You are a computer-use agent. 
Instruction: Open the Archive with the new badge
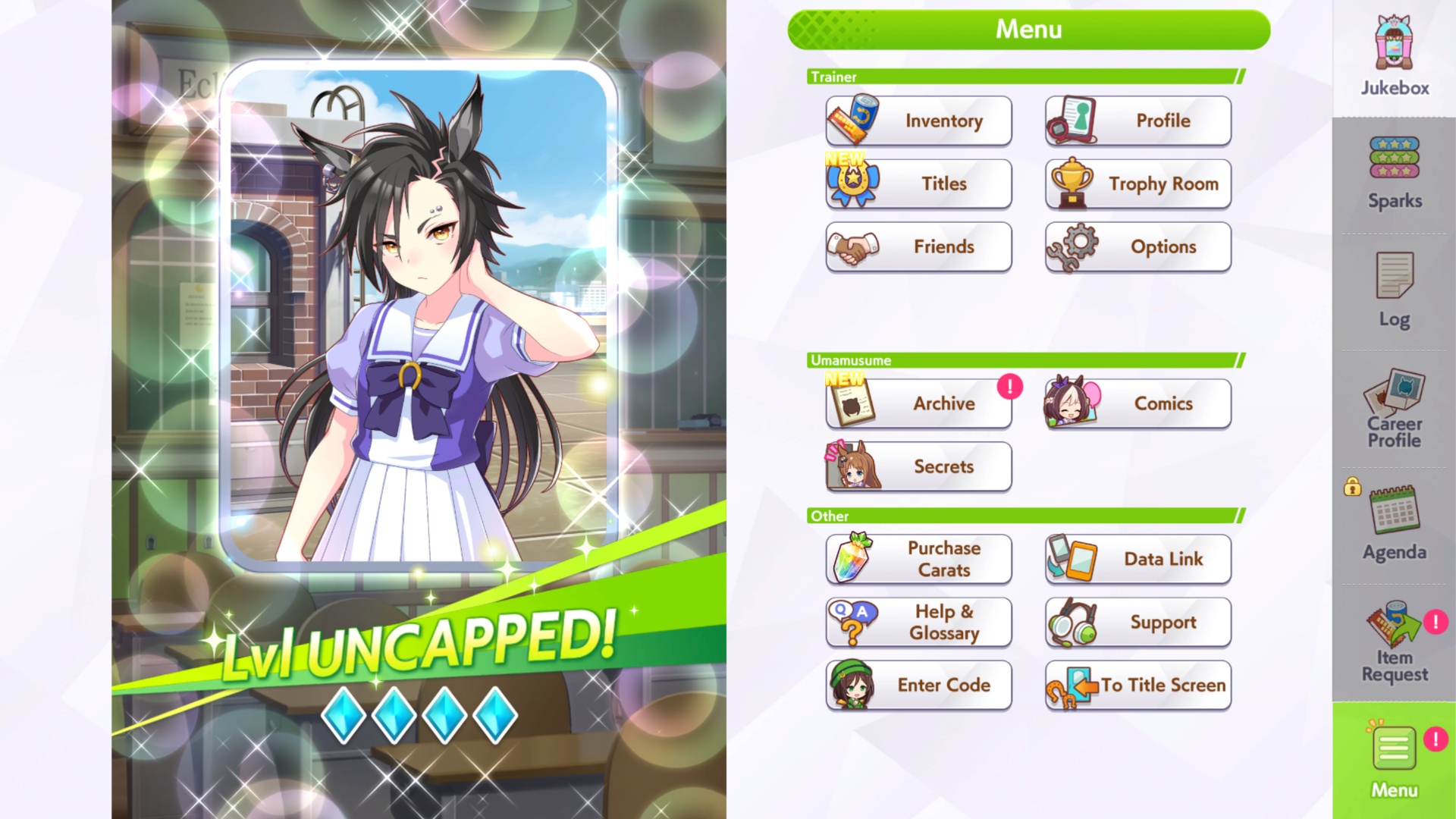918,403
